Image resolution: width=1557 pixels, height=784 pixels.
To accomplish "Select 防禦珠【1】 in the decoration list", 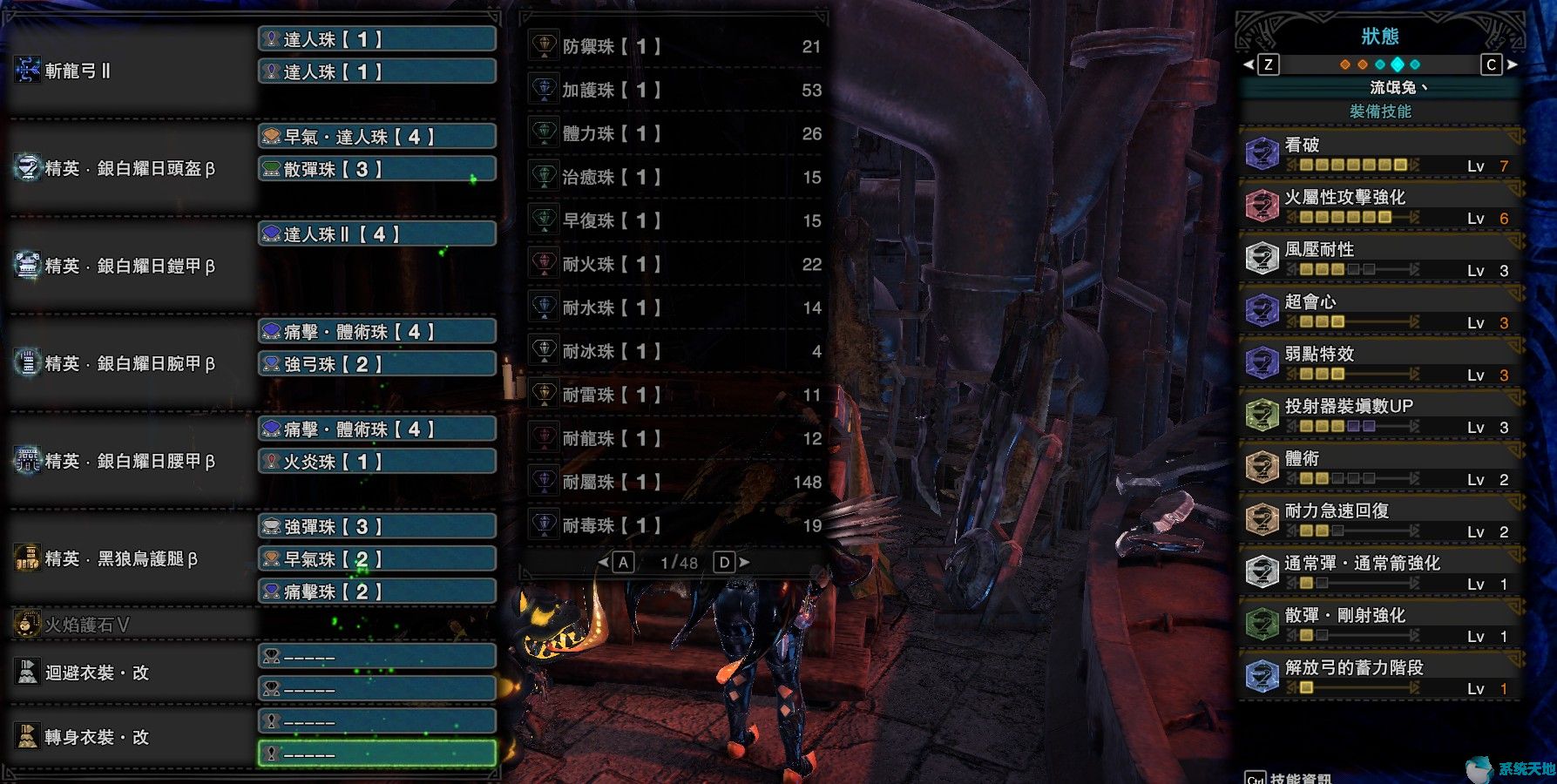I will 675,46.
